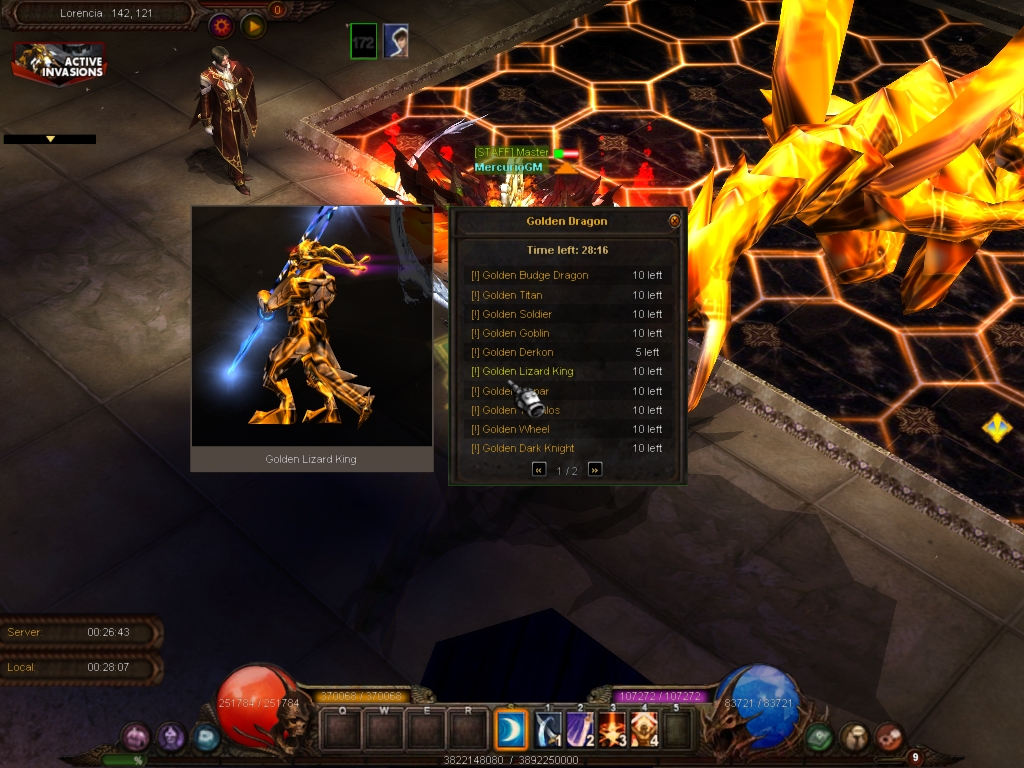Select the crescent moon active skill slot
The image size is (1024, 768).
tap(512, 730)
